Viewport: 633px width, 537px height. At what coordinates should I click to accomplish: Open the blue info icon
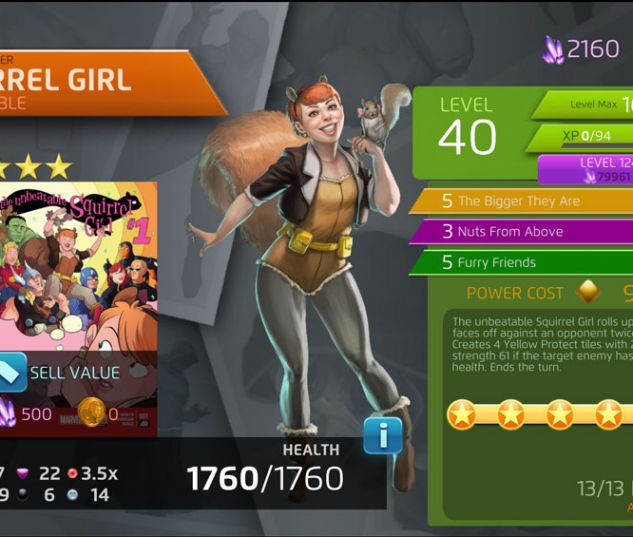pyautogui.click(x=382, y=436)
